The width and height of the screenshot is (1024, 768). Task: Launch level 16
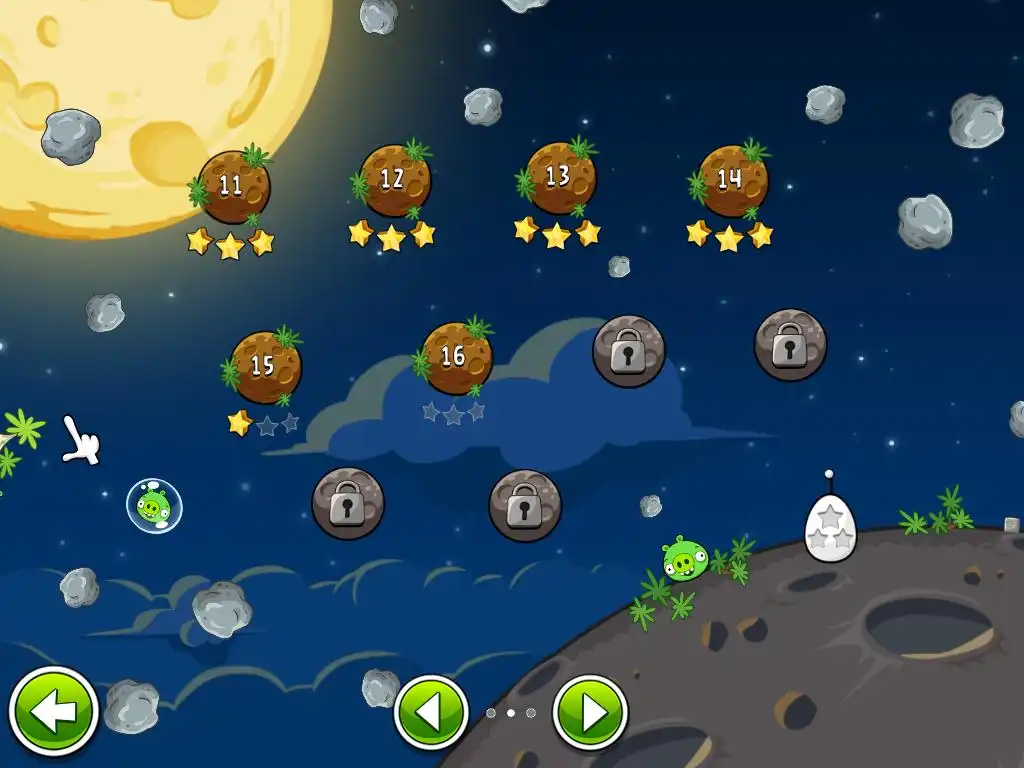click(x=455, y=357)
